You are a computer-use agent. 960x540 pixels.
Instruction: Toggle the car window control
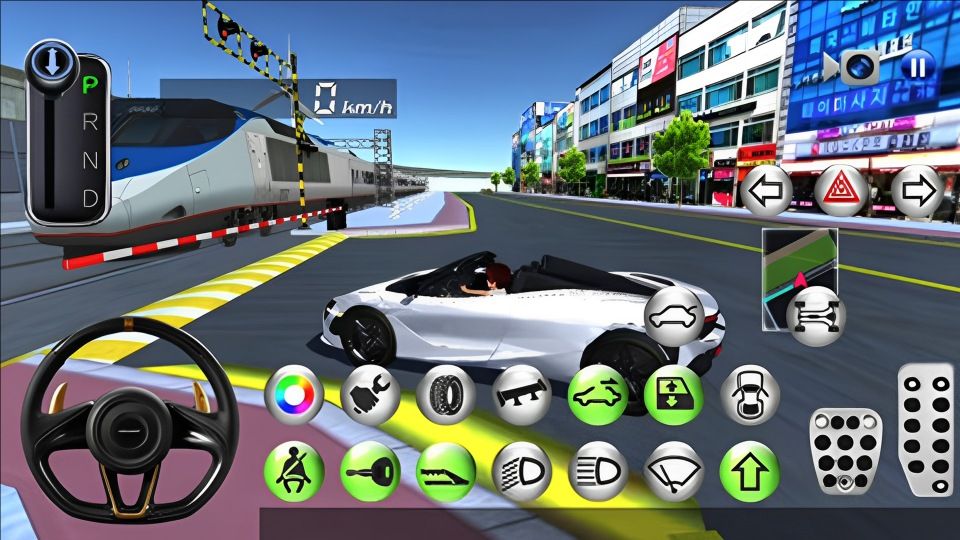coord(673,394)
